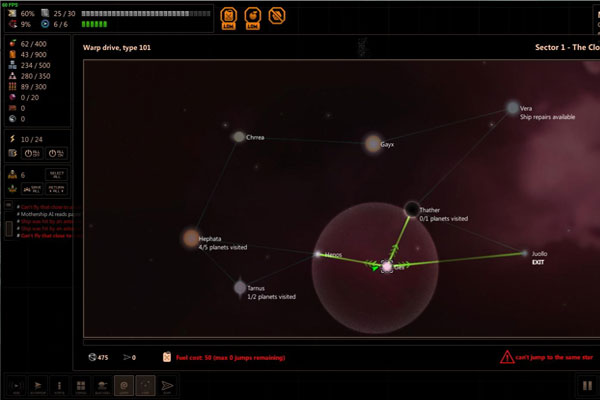Select the Thather star on the map
This screenshot has height=400, width=600.
click(412, 208)
